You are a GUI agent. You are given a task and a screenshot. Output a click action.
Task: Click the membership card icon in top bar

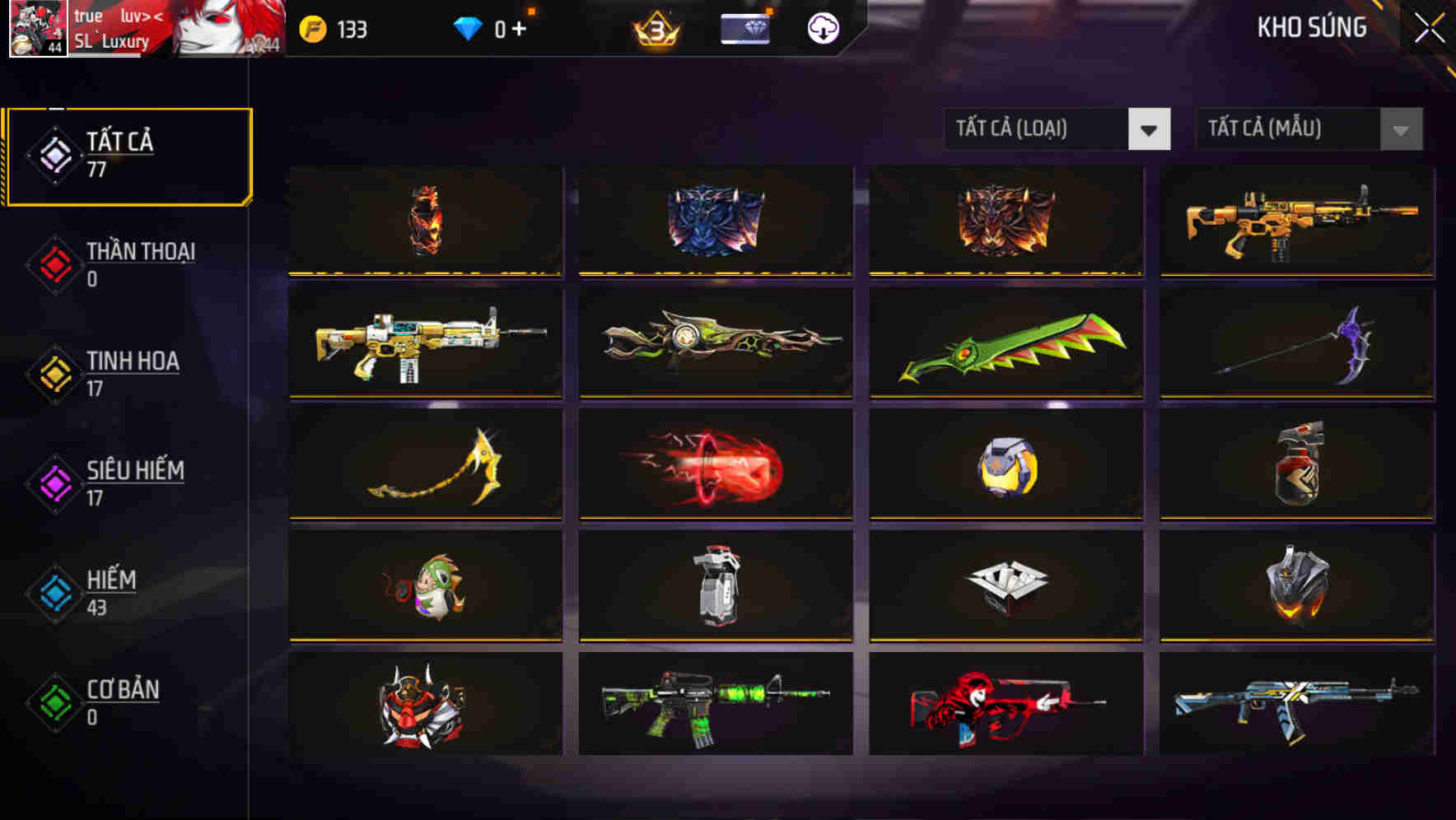[x=744, y=27]
